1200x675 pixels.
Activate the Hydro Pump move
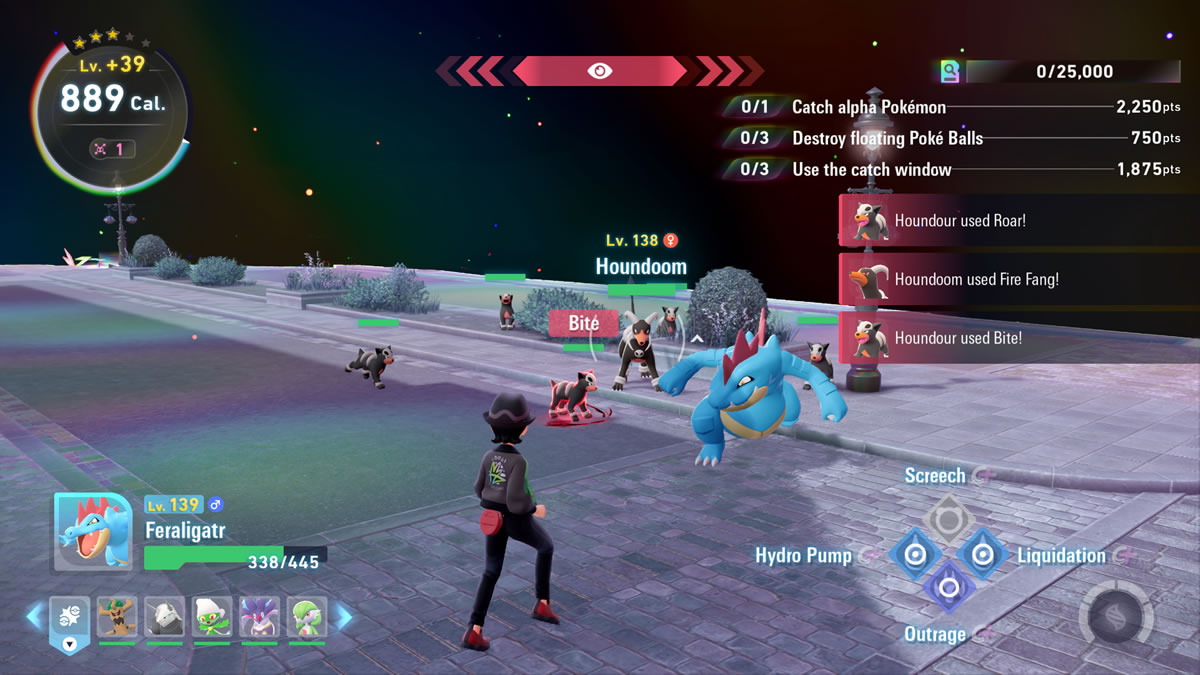(x=914, y=555)
